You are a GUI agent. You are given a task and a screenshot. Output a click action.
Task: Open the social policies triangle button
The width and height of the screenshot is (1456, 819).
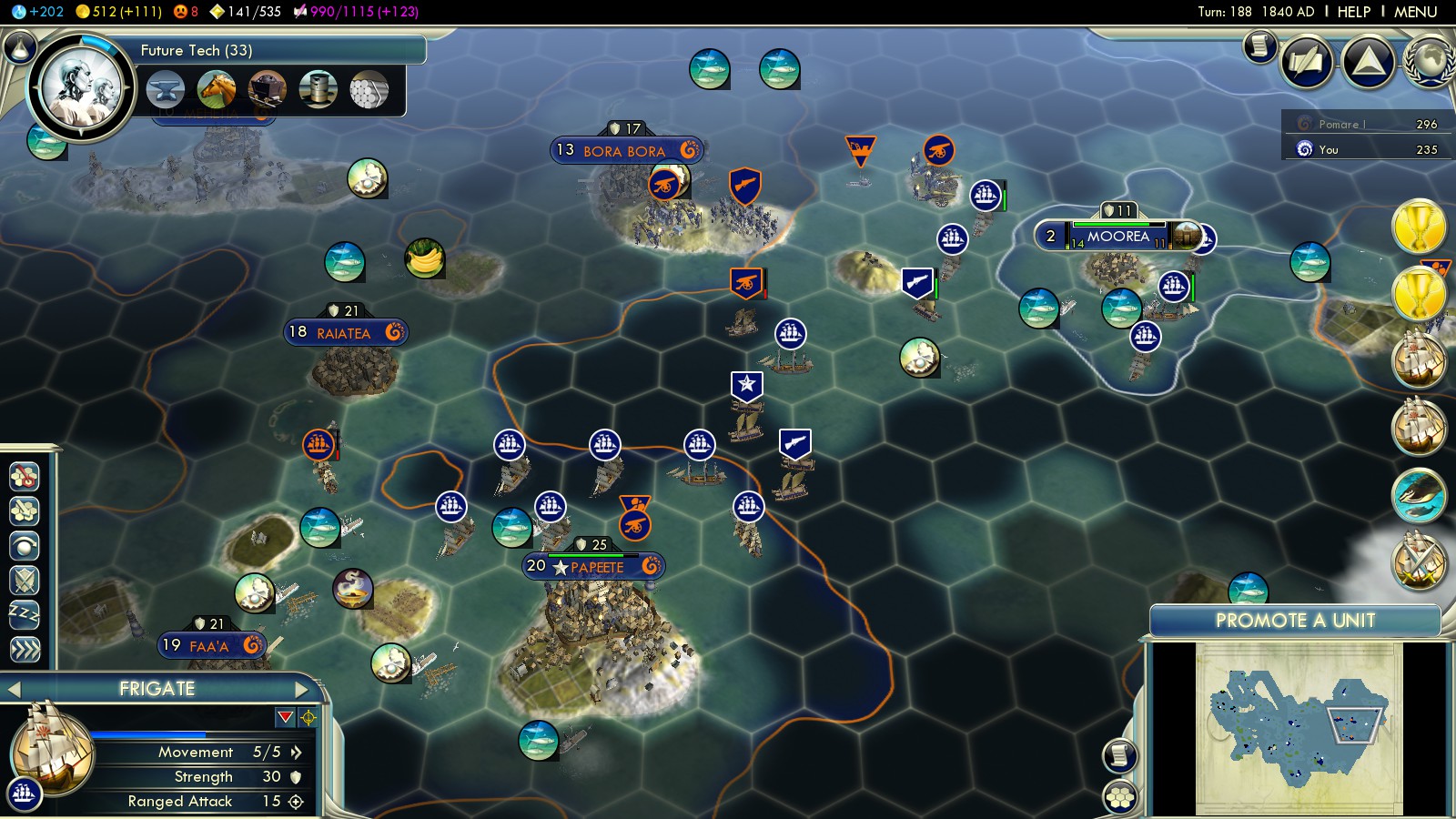[x=1368, y=62]
